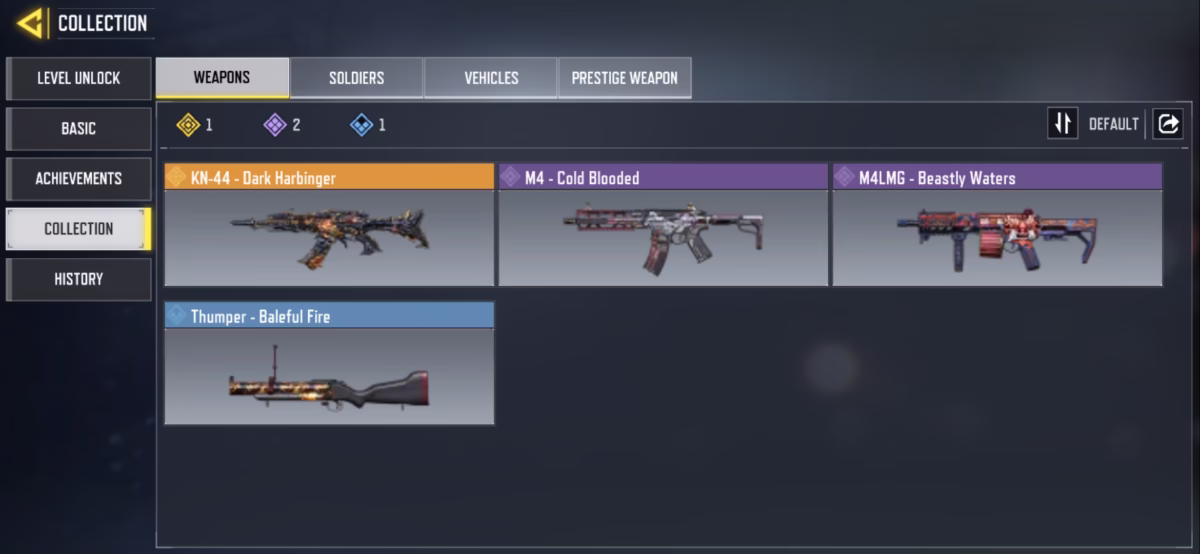Go back using the yellow arrow
Screen dimensions: 1200x554
(30, 22)
